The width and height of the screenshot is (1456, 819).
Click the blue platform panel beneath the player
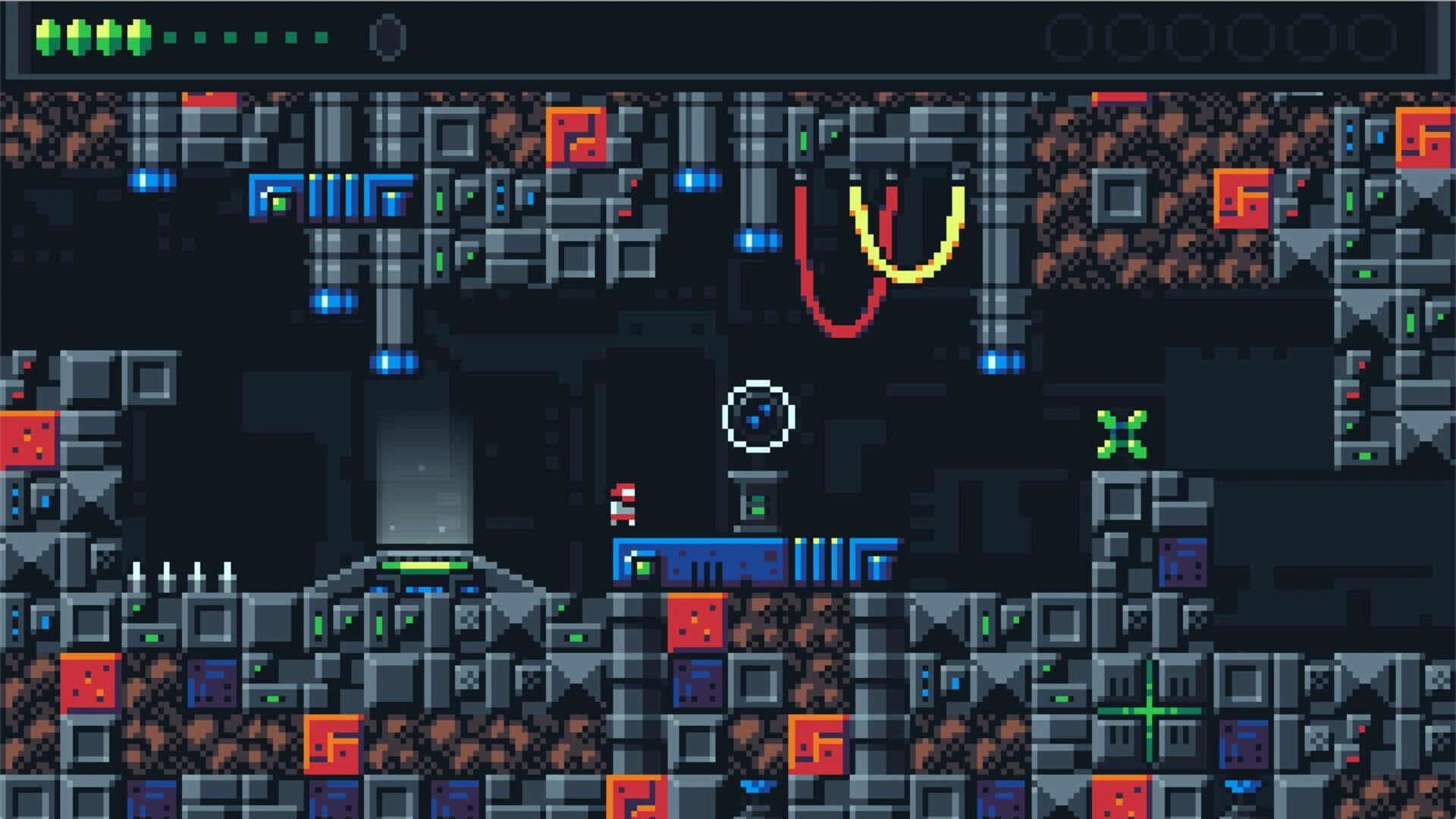(x=682, y=557)
